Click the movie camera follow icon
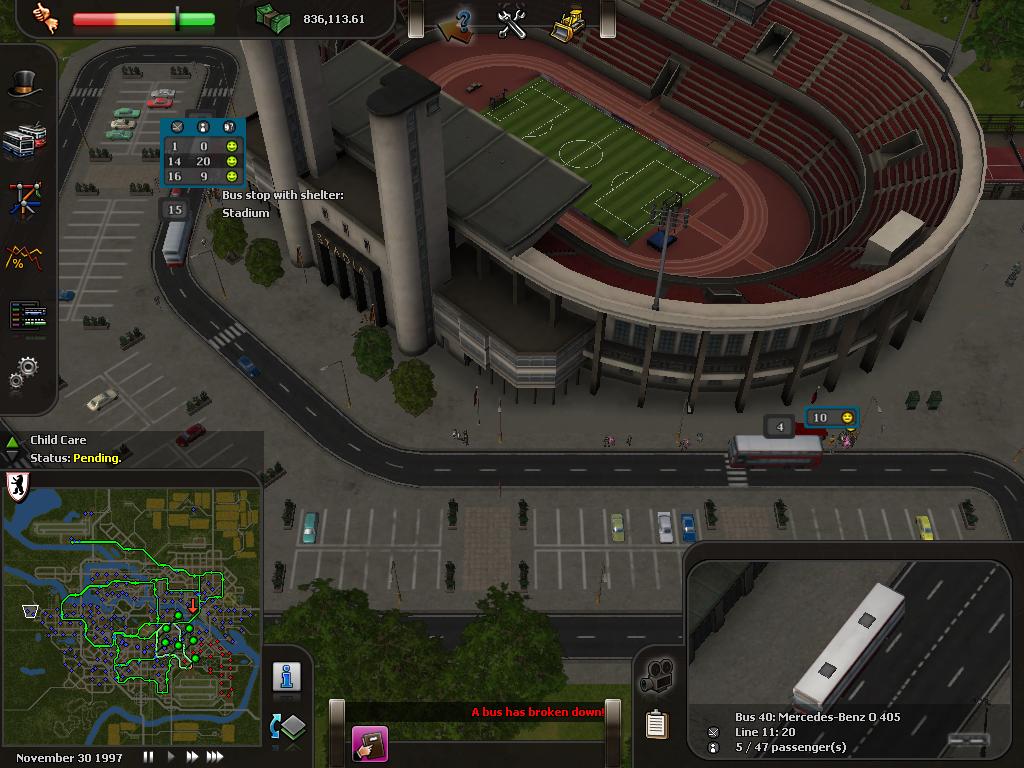Viewport: 1024px width, 768px height. (x=657, y=676)
